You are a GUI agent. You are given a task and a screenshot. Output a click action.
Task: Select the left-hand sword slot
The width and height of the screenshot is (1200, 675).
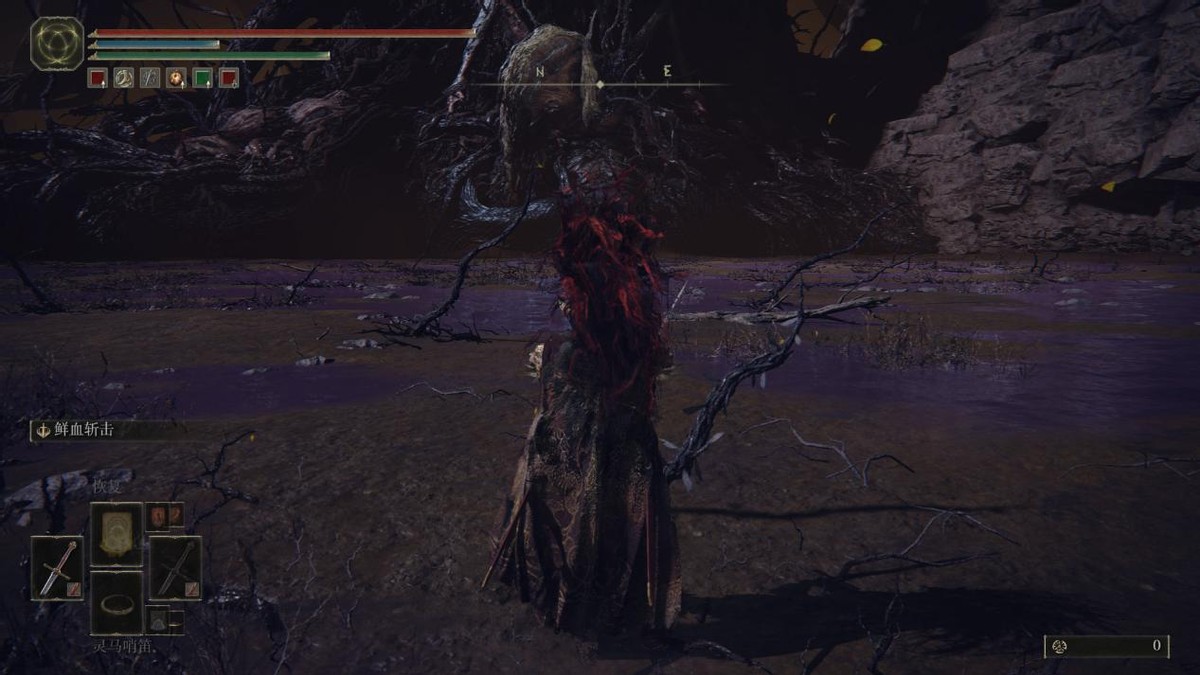57,568
